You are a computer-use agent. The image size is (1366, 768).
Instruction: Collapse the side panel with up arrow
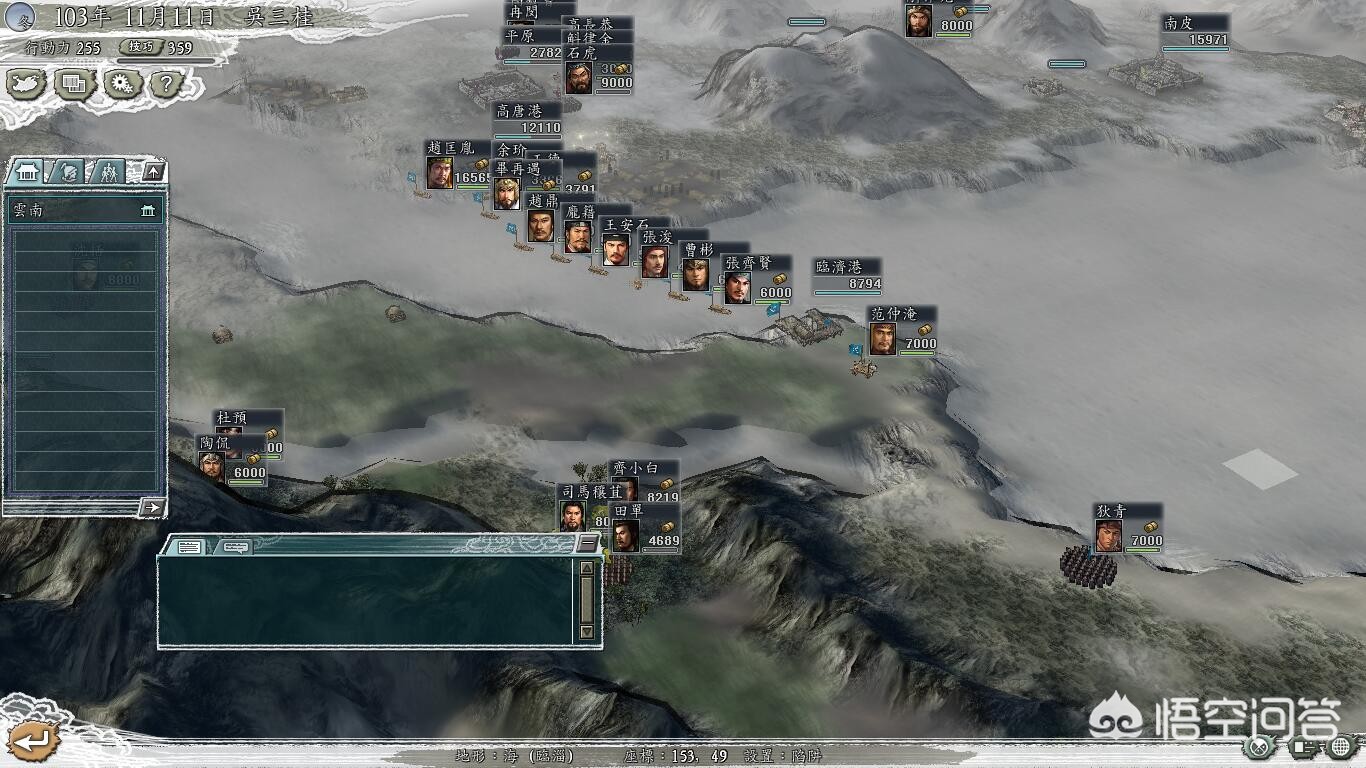152,172
